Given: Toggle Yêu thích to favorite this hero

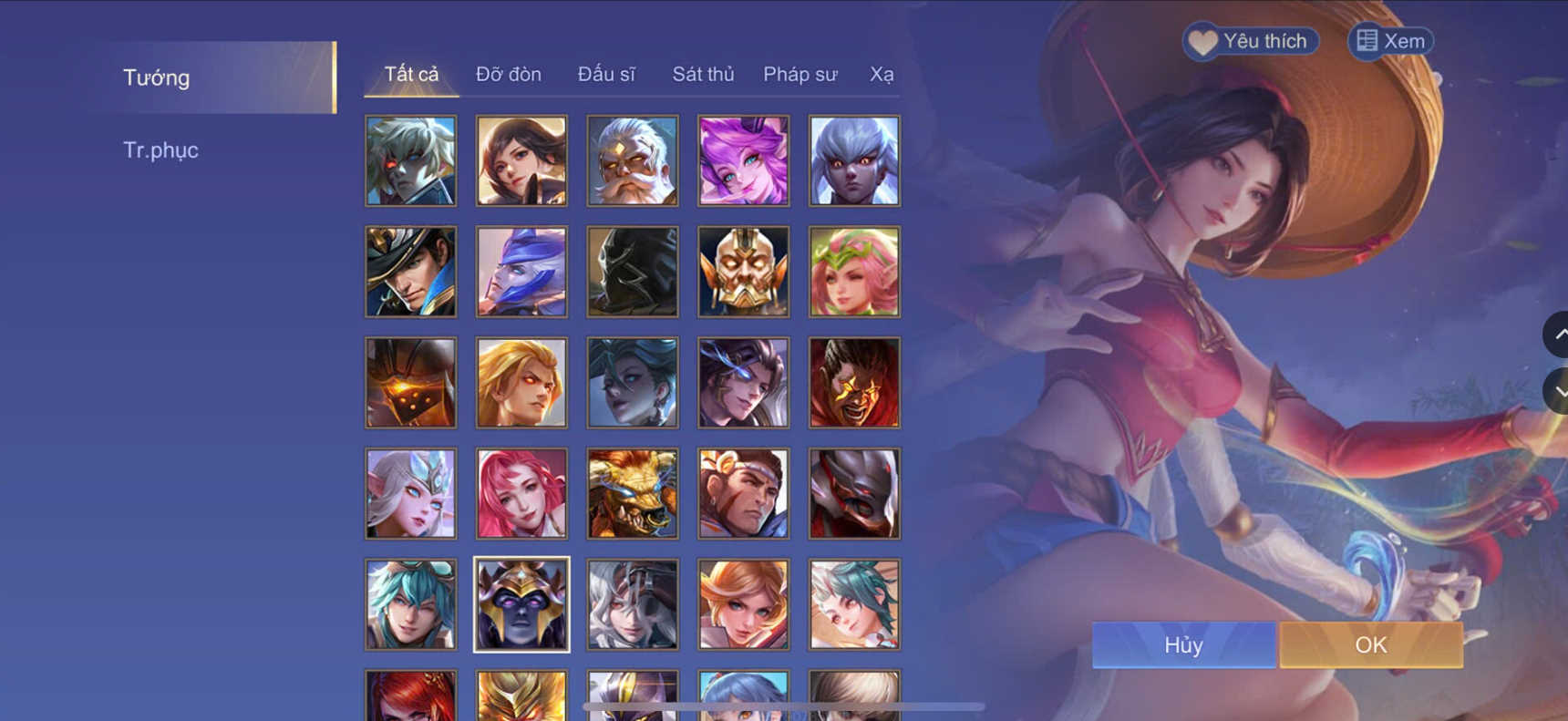Looking at the screenshot, I should pyautogui.click(x=1249, y=40).
